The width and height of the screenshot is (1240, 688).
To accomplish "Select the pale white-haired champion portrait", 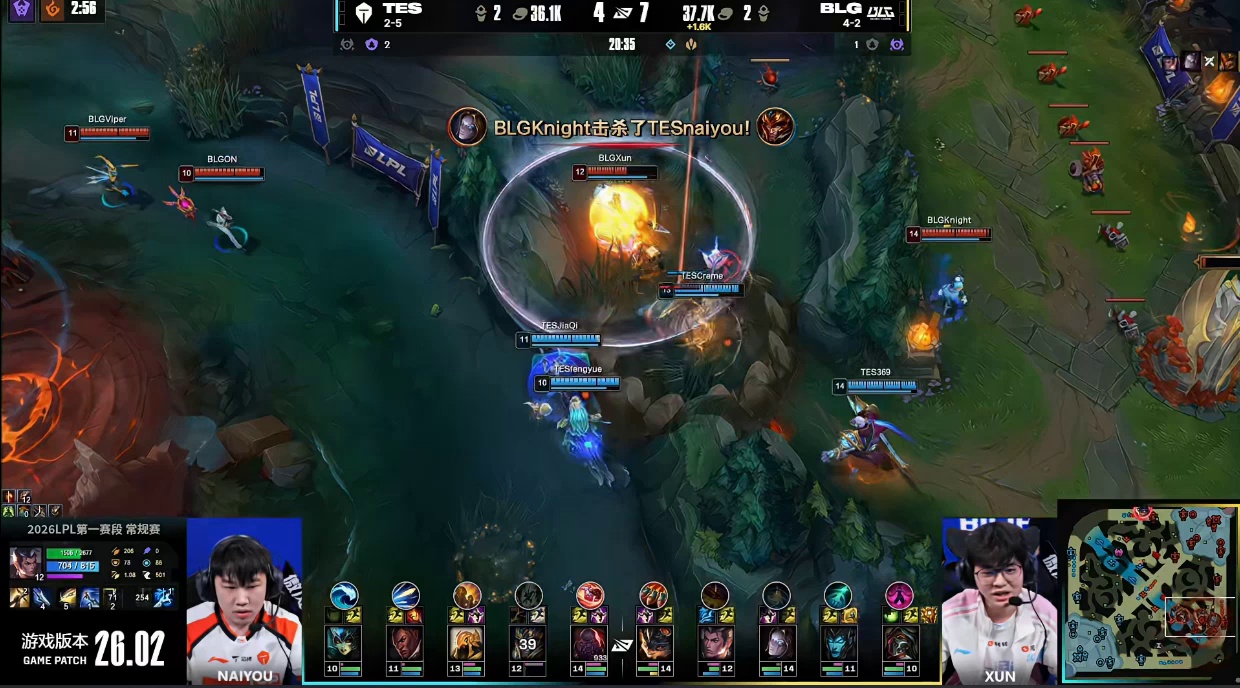I will [x=776, y=644].
